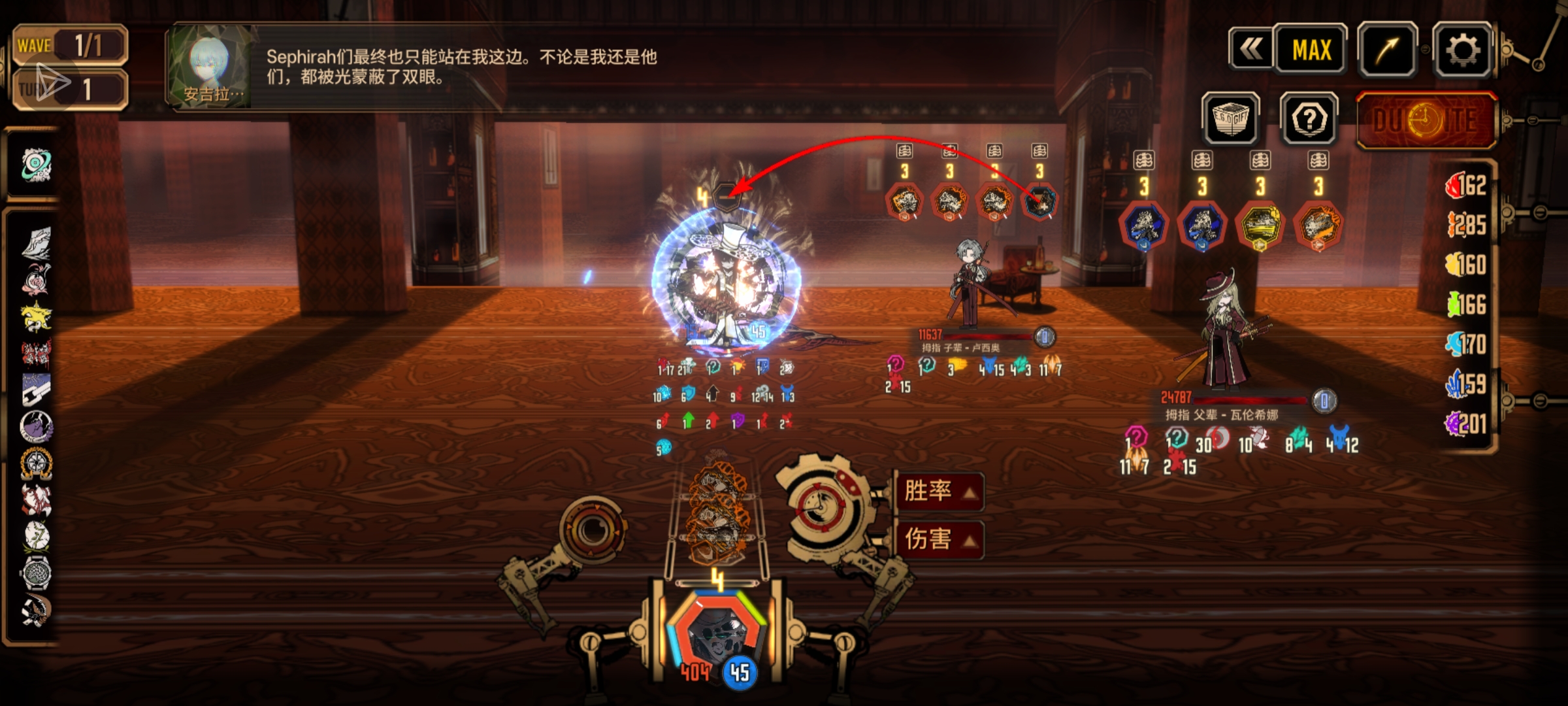Viewport: 1568px width, 706px height.
Task: Select the 胜率 win rate option
Action: click(x=938, y=490)
